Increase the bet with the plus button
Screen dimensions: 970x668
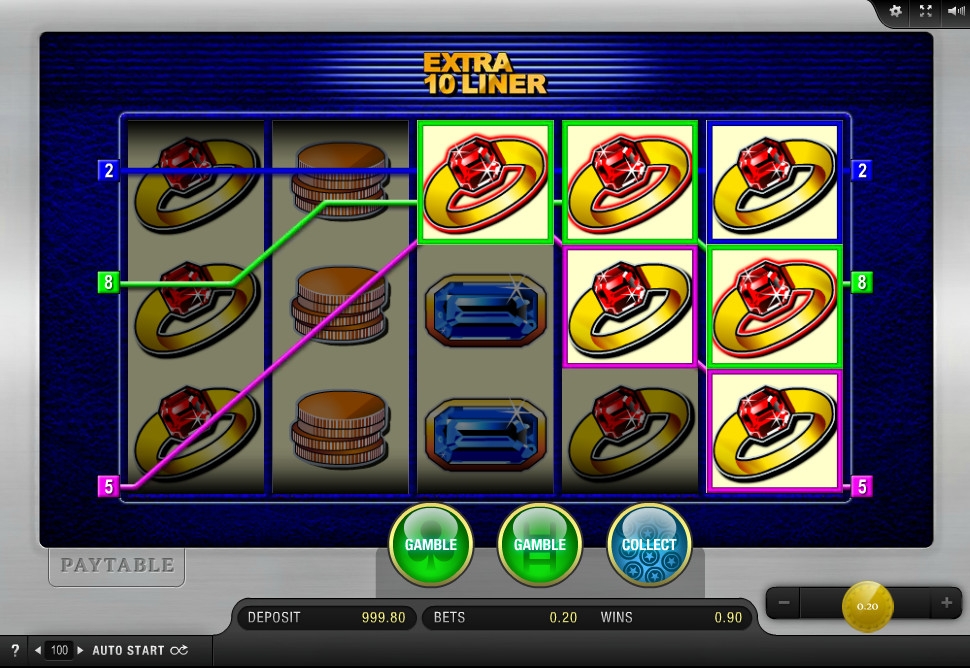pos(946,603)
